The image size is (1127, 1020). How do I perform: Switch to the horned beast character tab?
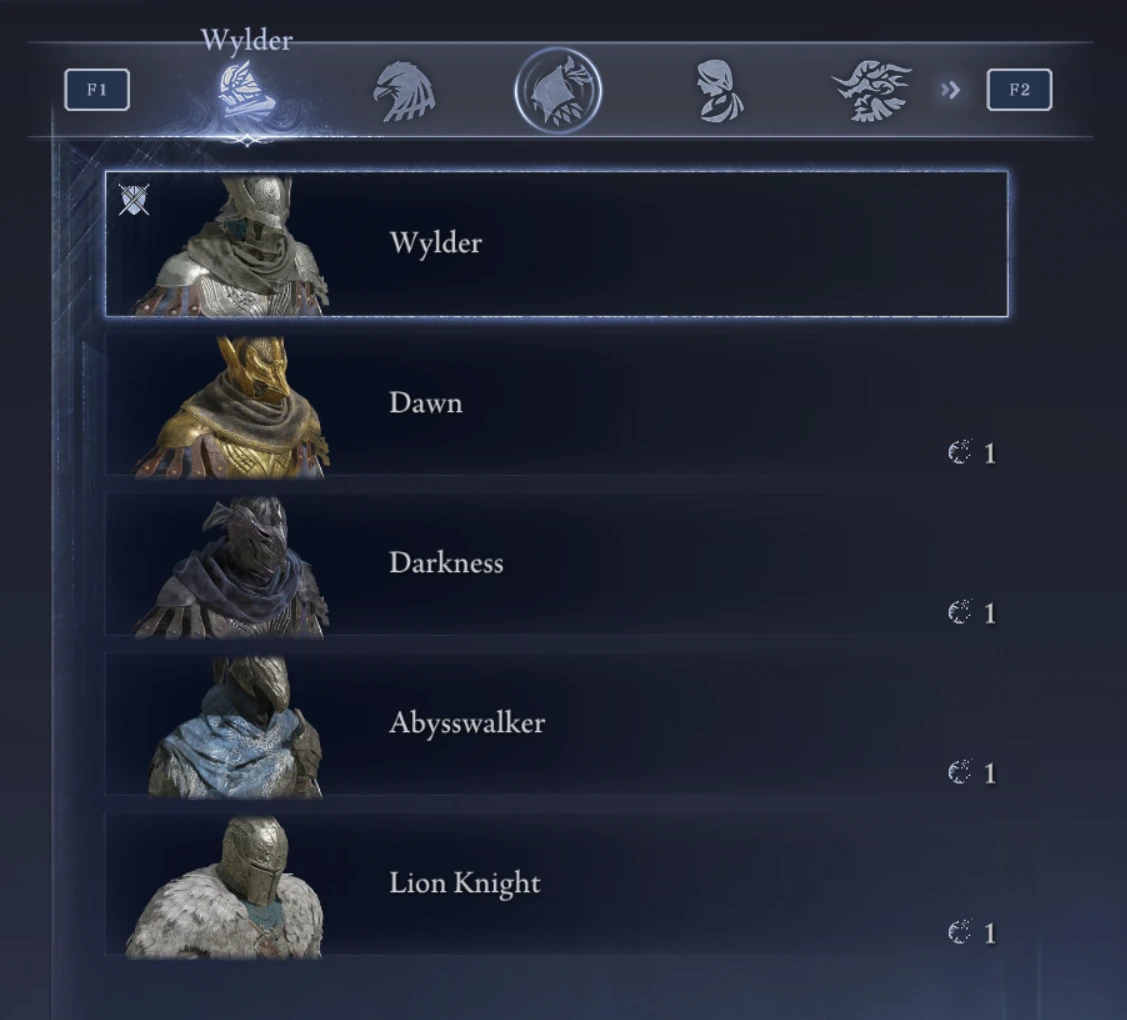click(872, 91)
